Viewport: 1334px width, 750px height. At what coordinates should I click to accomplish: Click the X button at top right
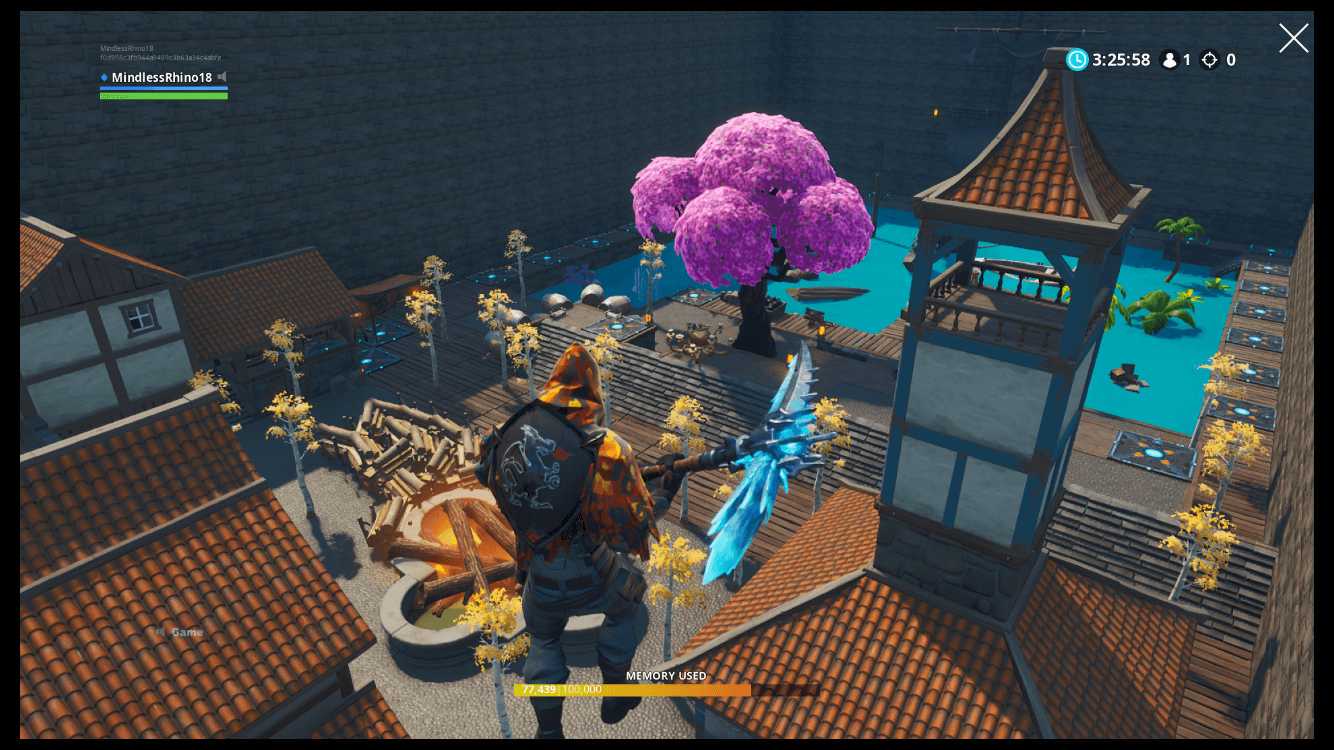[x=1294, y=38]
